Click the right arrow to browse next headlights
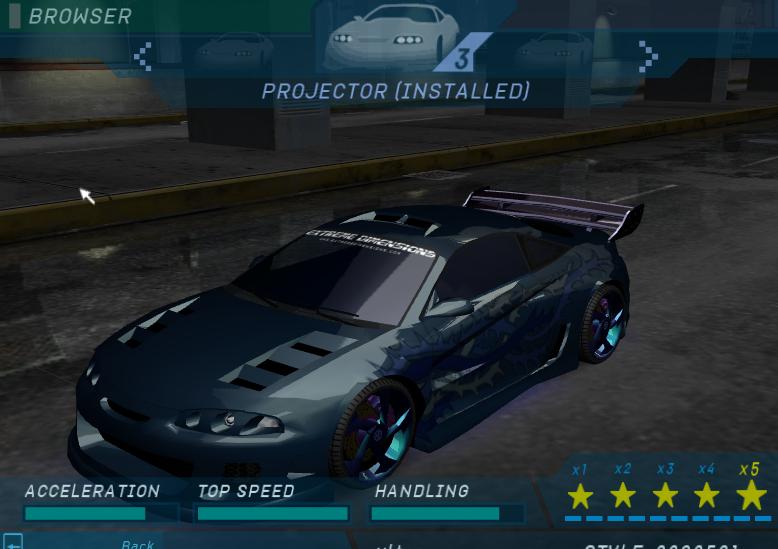The width and height of the screenshot is (778, 549). point(648,56)
